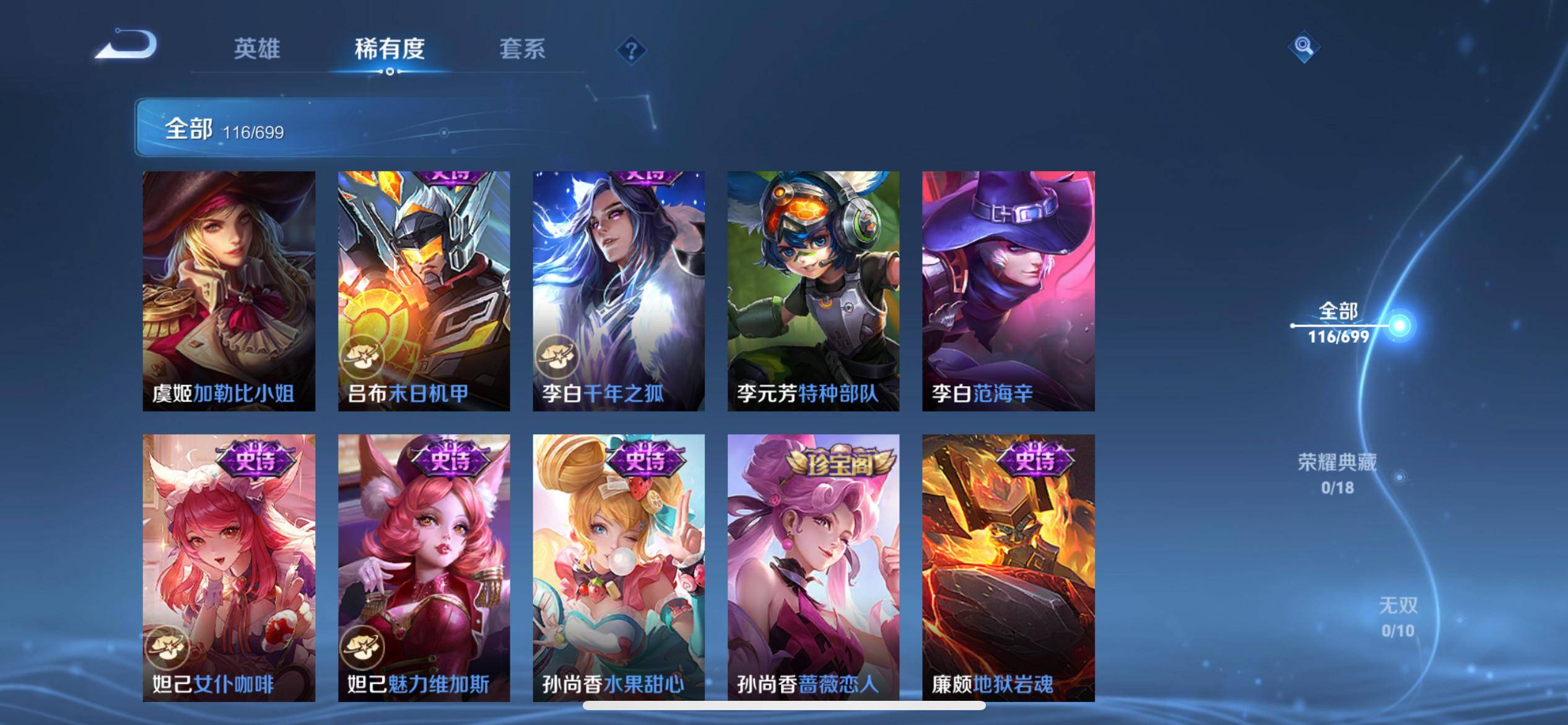
Task: Open the magnifier search button
Action: tap(1304, 46)
